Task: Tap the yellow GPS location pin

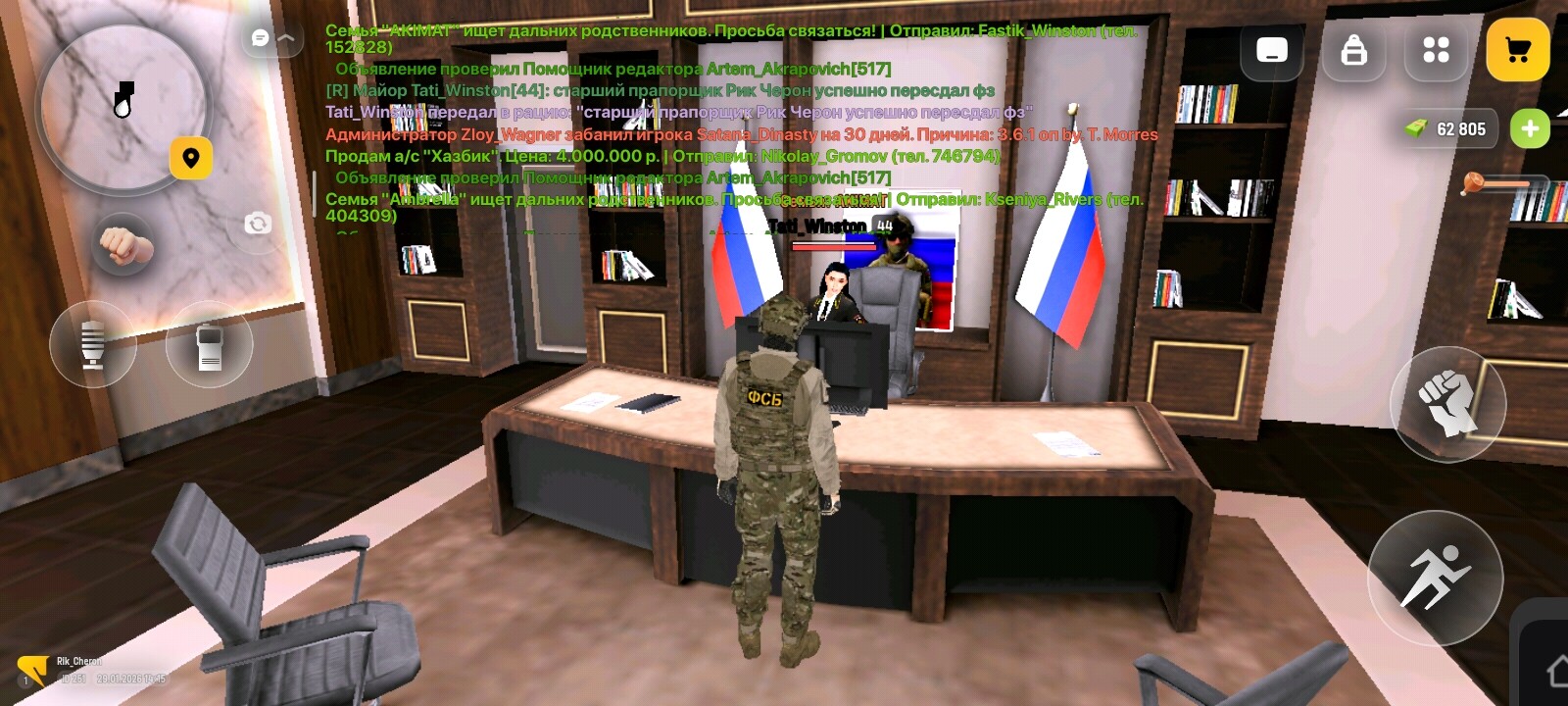Action: (192, 156)
